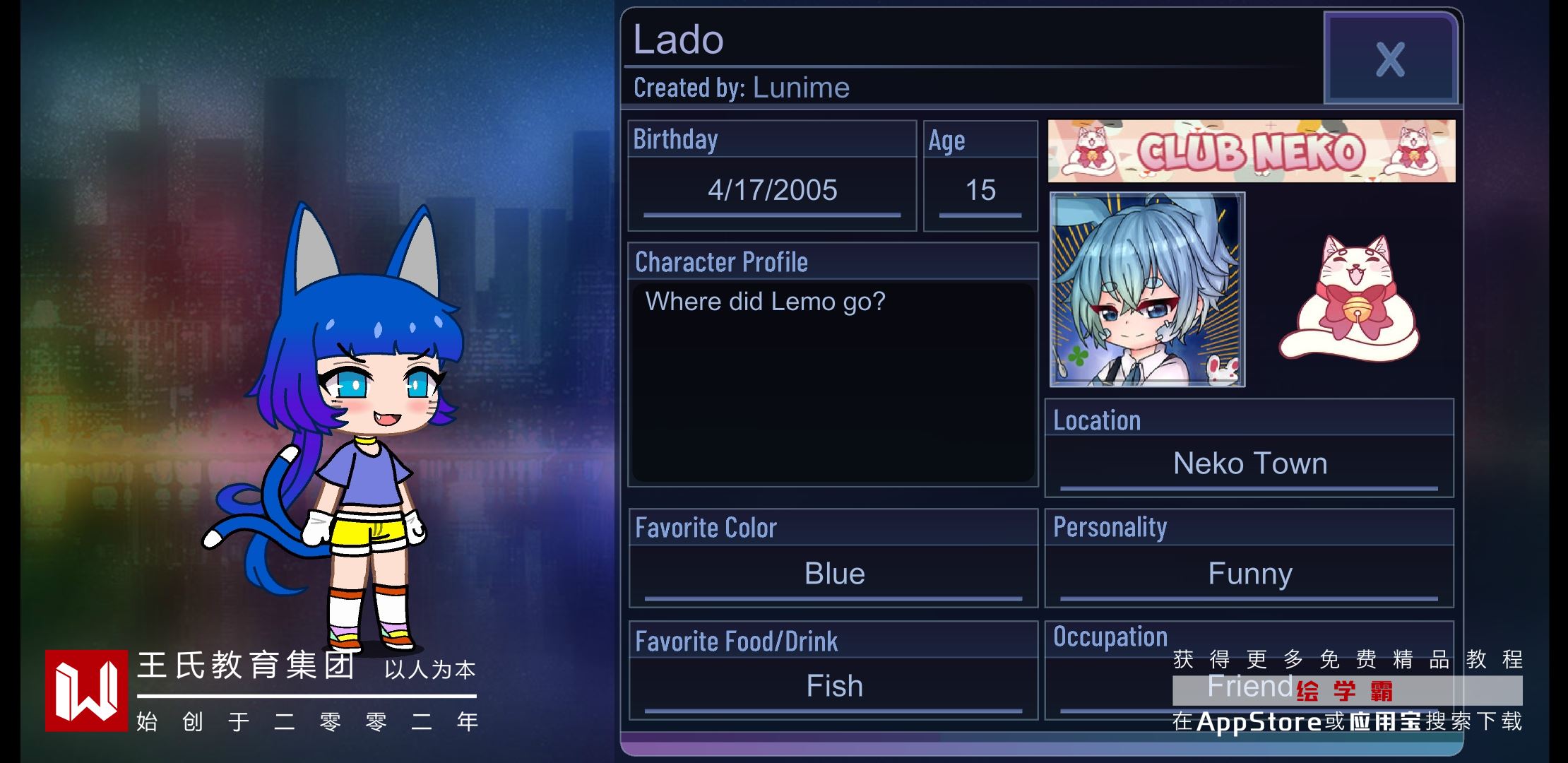Change the Personality field Funny
Viewport: 1568px width, 763px height.
(1249, 574)
